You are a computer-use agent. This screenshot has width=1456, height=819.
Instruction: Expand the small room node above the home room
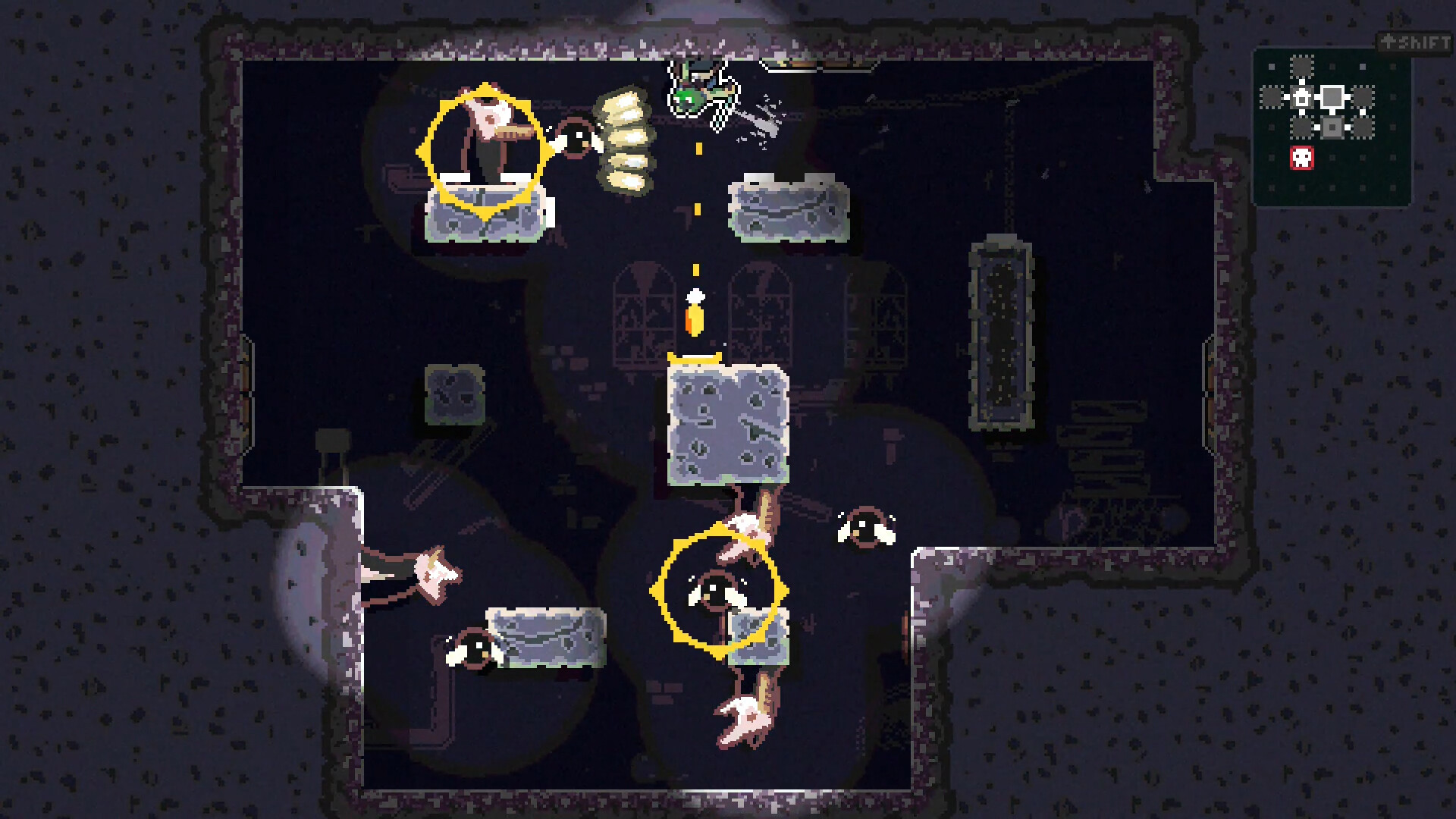pos(1302,67)
